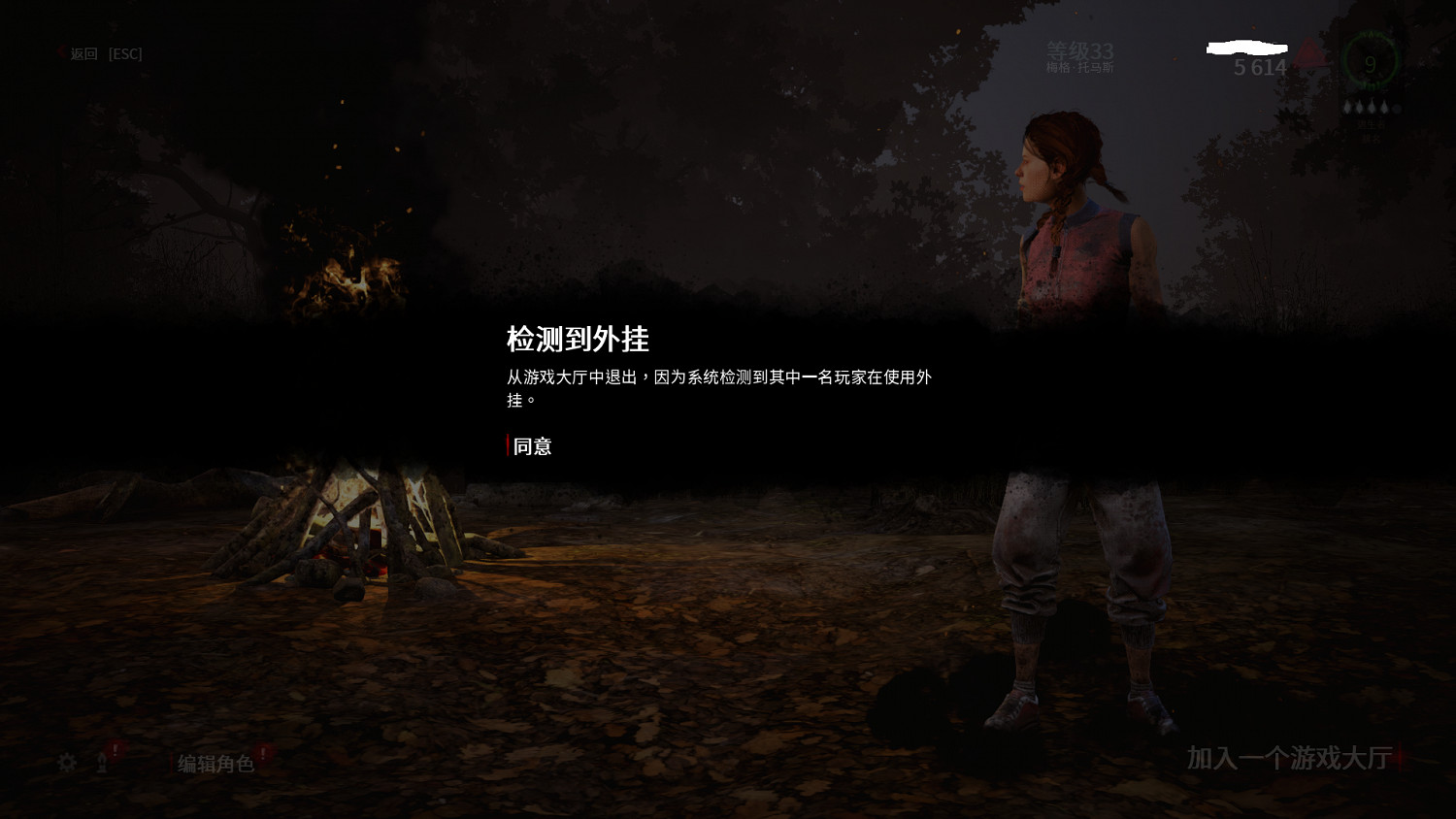
Task: Click the green rank emblem showing 9
Action: pos(1371,64)
